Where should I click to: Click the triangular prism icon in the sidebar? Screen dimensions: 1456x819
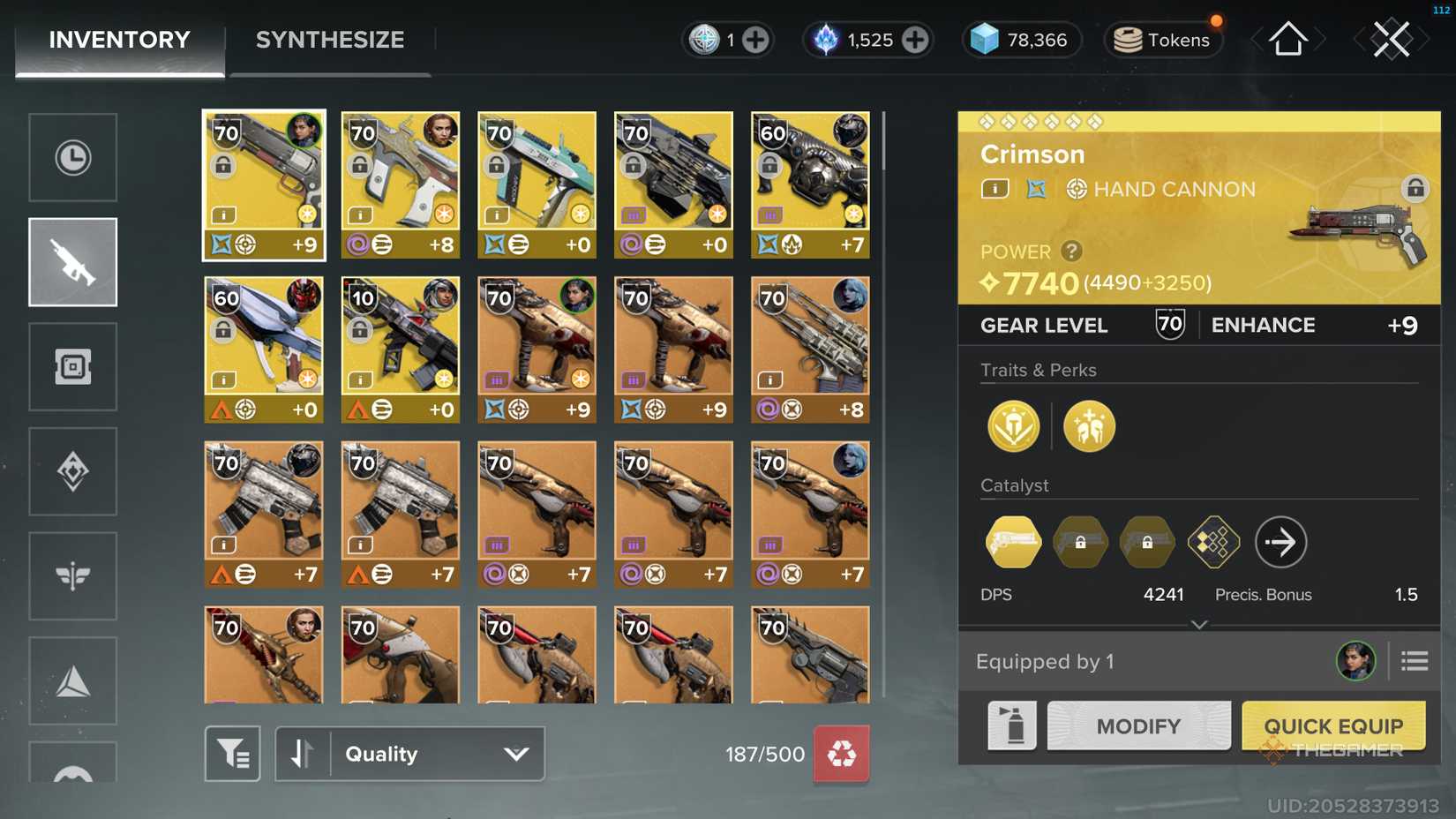(x=73, y=680)
